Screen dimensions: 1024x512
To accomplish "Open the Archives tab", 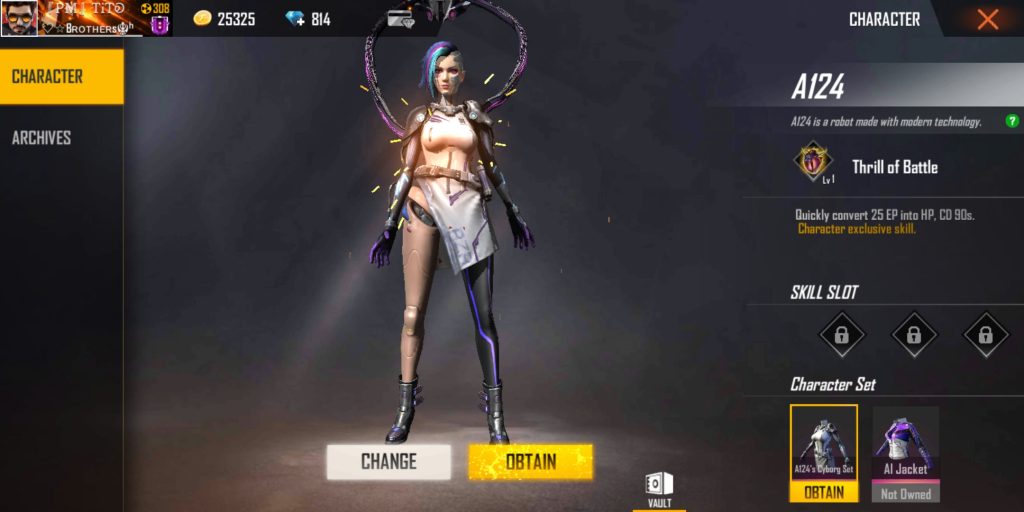I will (x=42, y=138).
